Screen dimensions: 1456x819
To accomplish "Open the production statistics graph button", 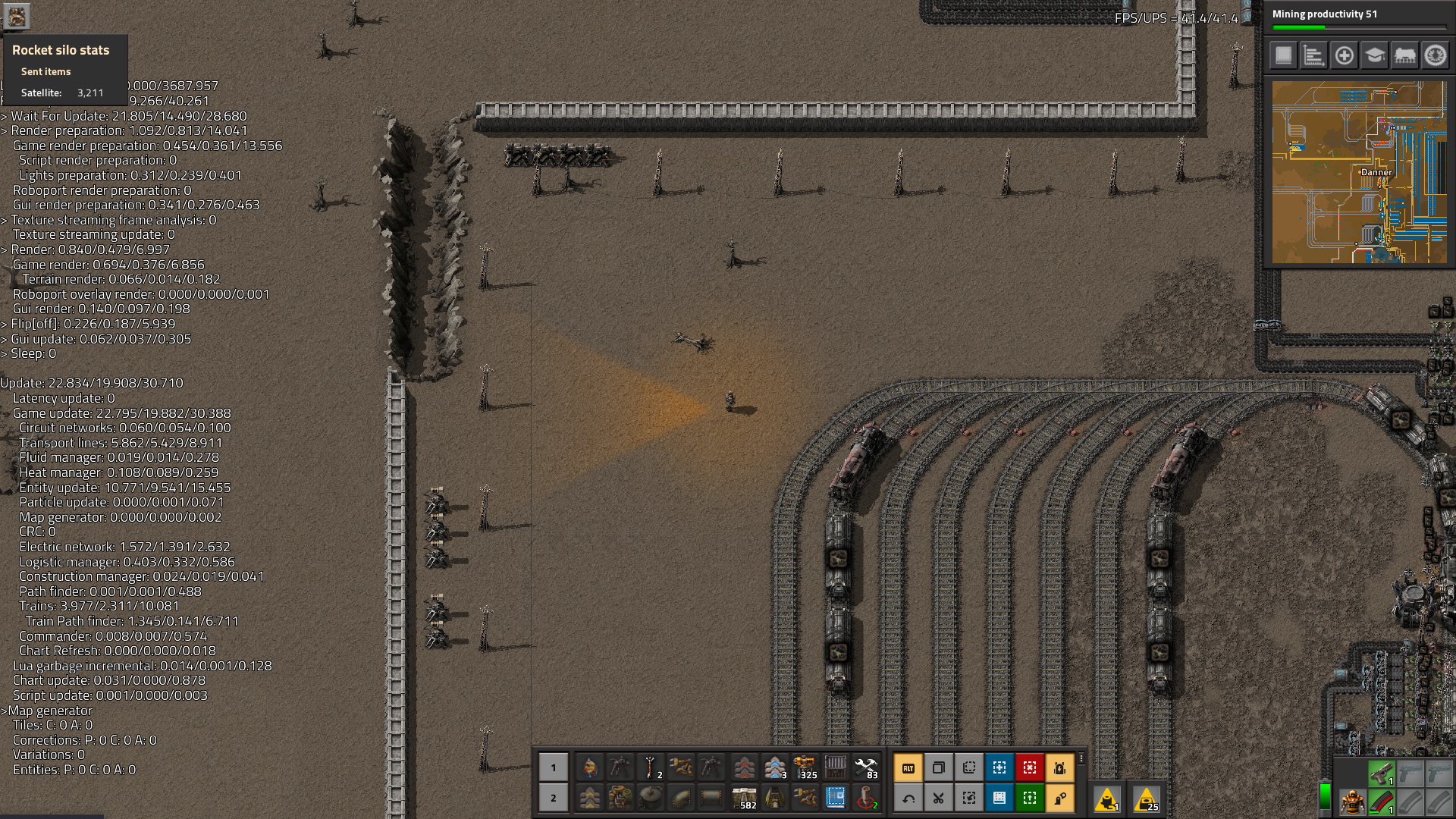I will [x=1313, y=55].
